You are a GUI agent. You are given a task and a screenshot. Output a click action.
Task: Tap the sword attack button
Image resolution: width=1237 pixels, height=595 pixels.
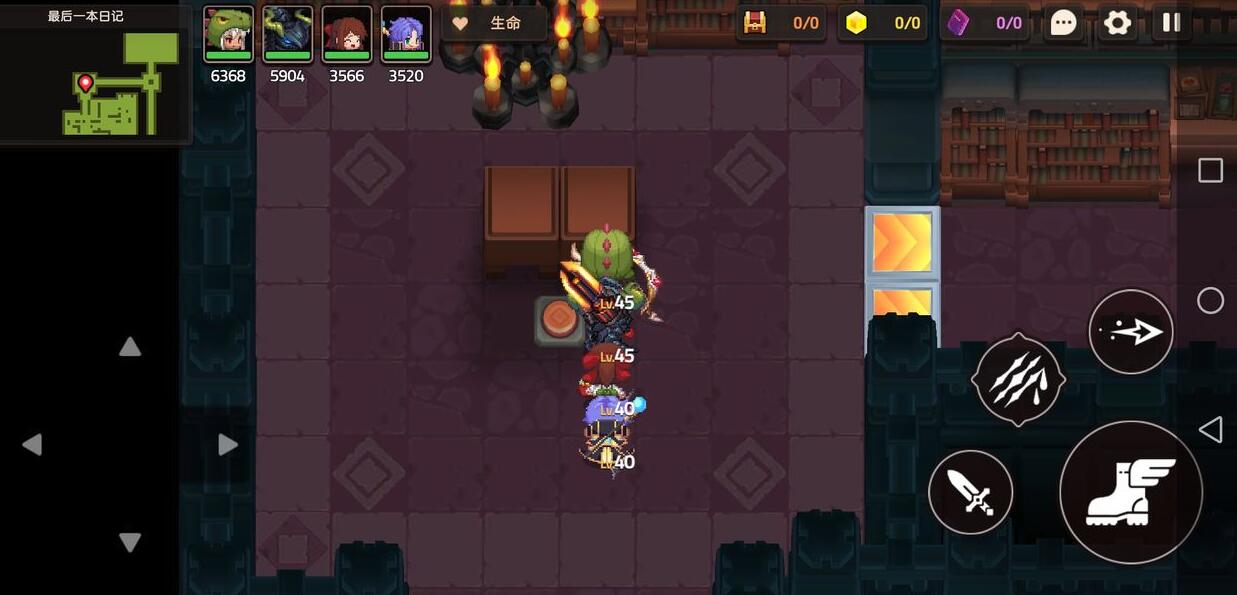(x=970, y=492)
